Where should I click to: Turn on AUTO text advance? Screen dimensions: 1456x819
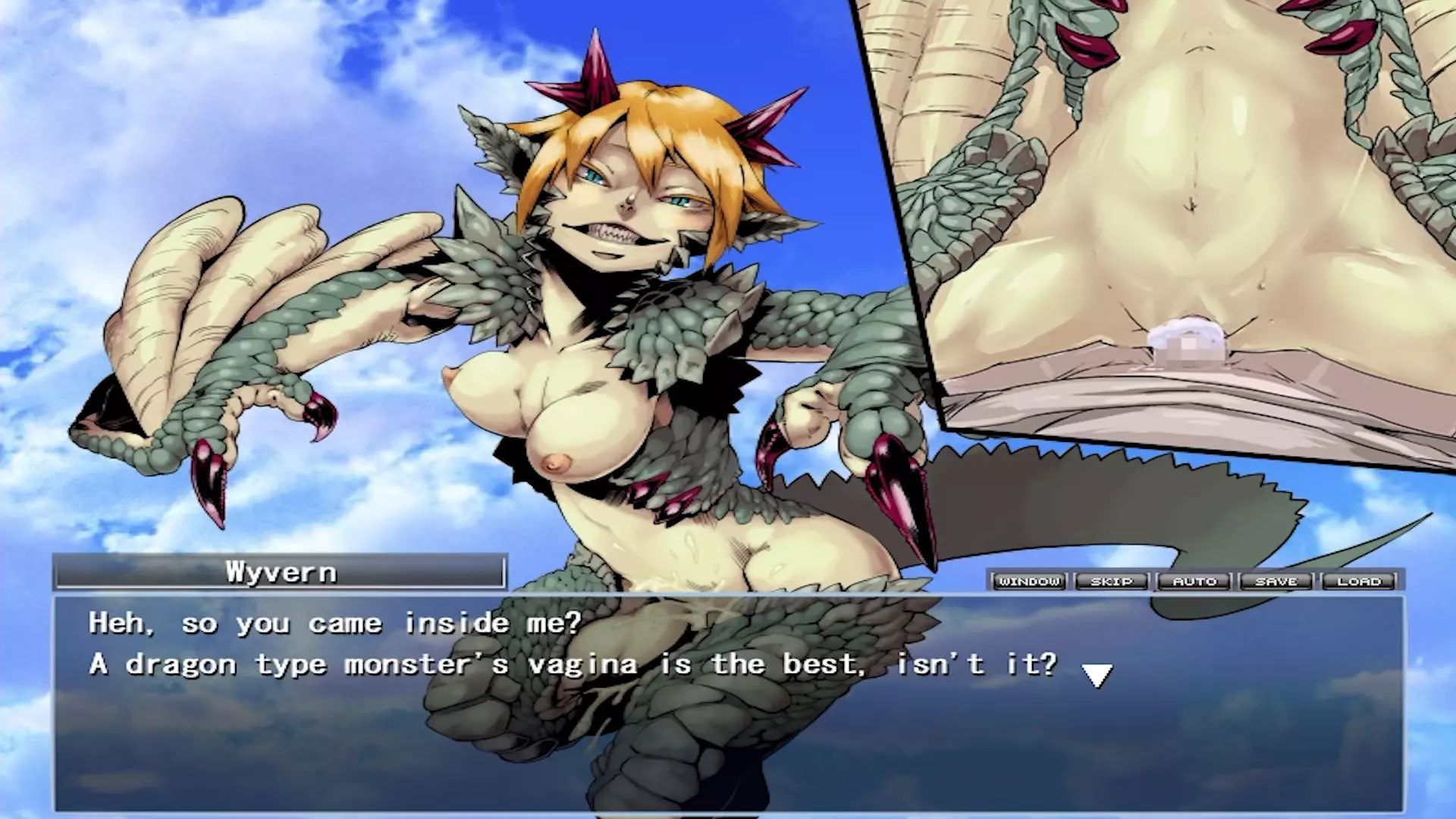coord(1194,581)
